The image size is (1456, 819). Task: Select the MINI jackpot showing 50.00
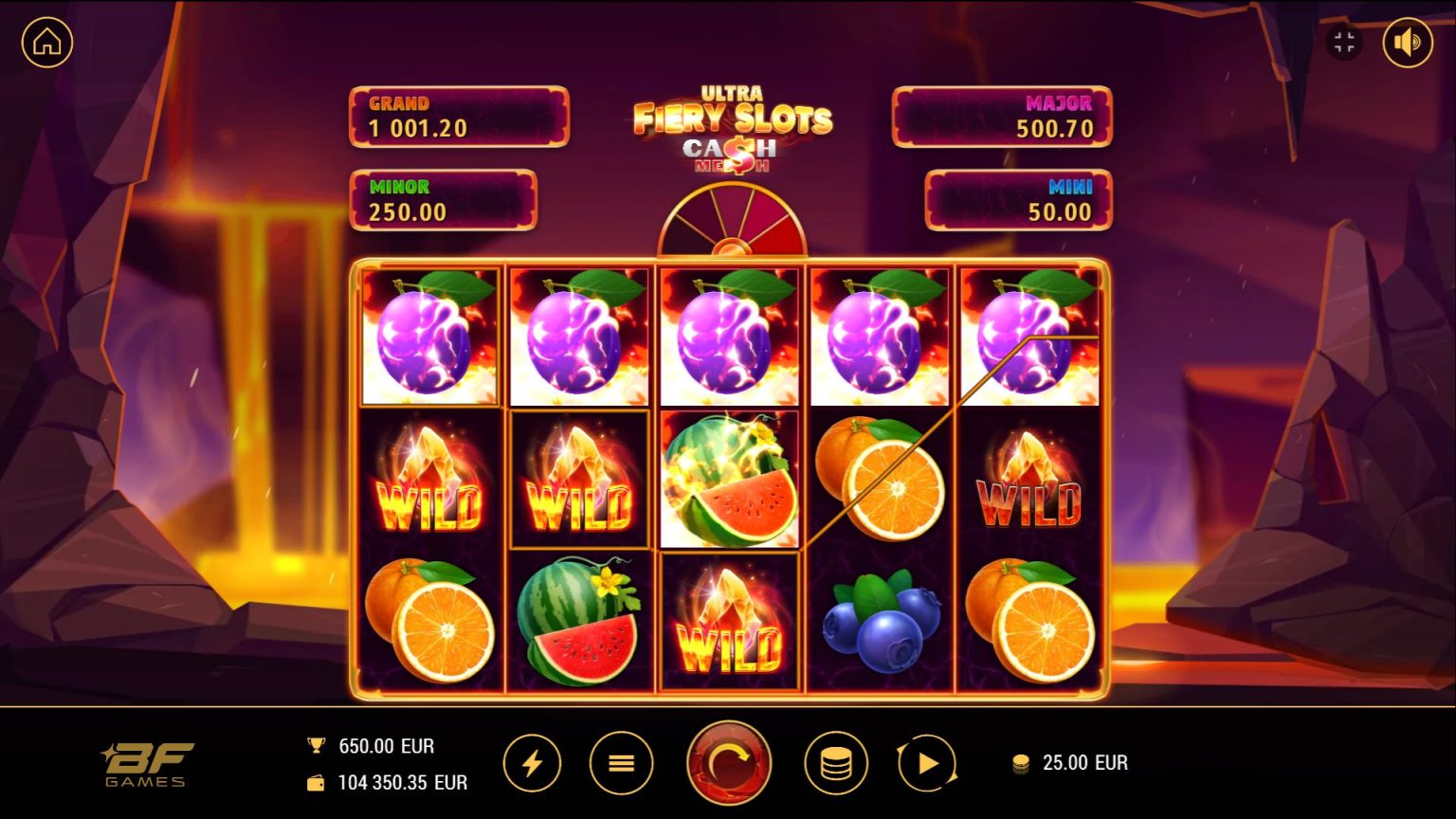(1021, 200)
